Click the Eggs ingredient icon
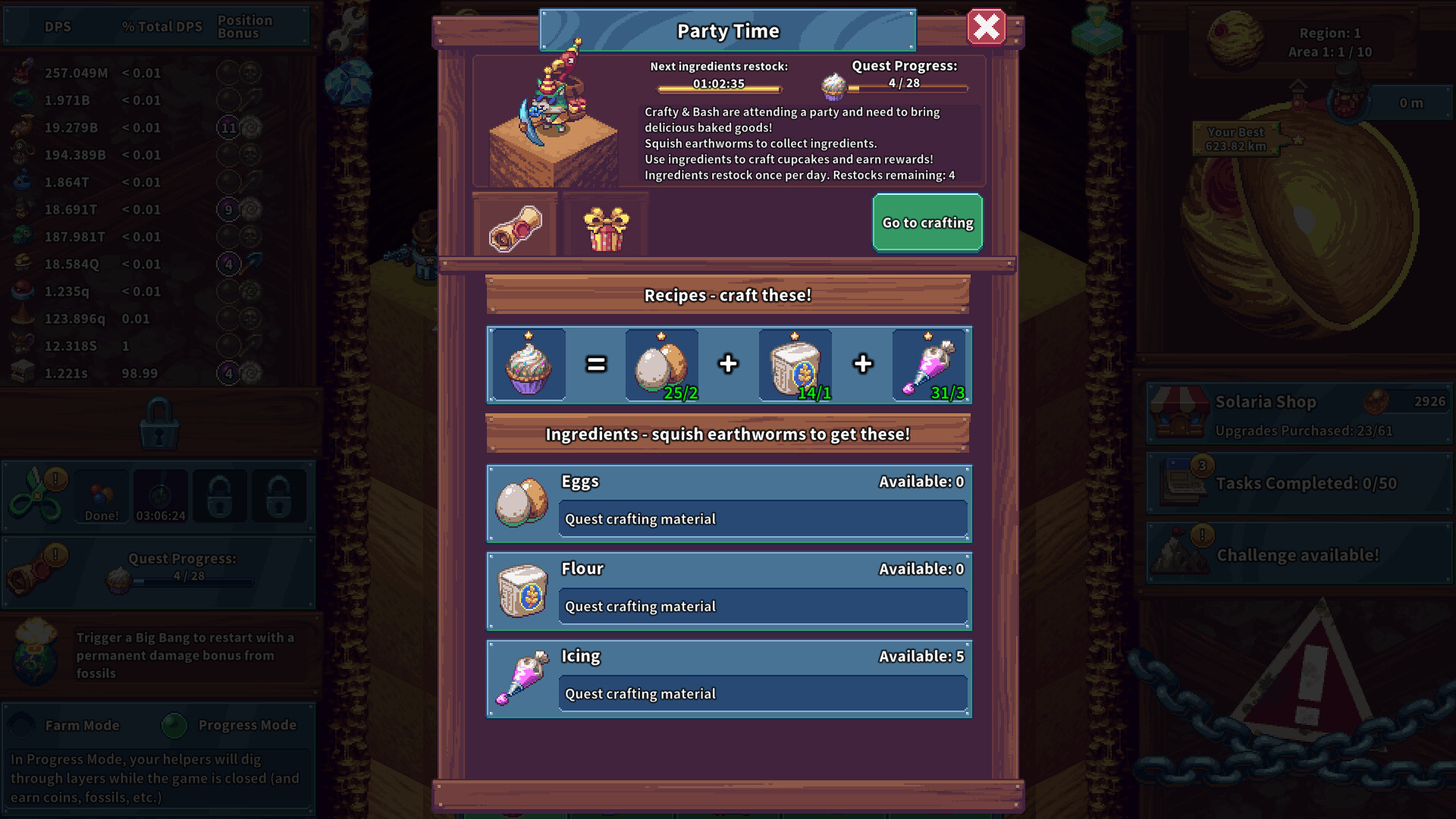The width and height of the screenshot is (1456, 819). click(522, 503)
